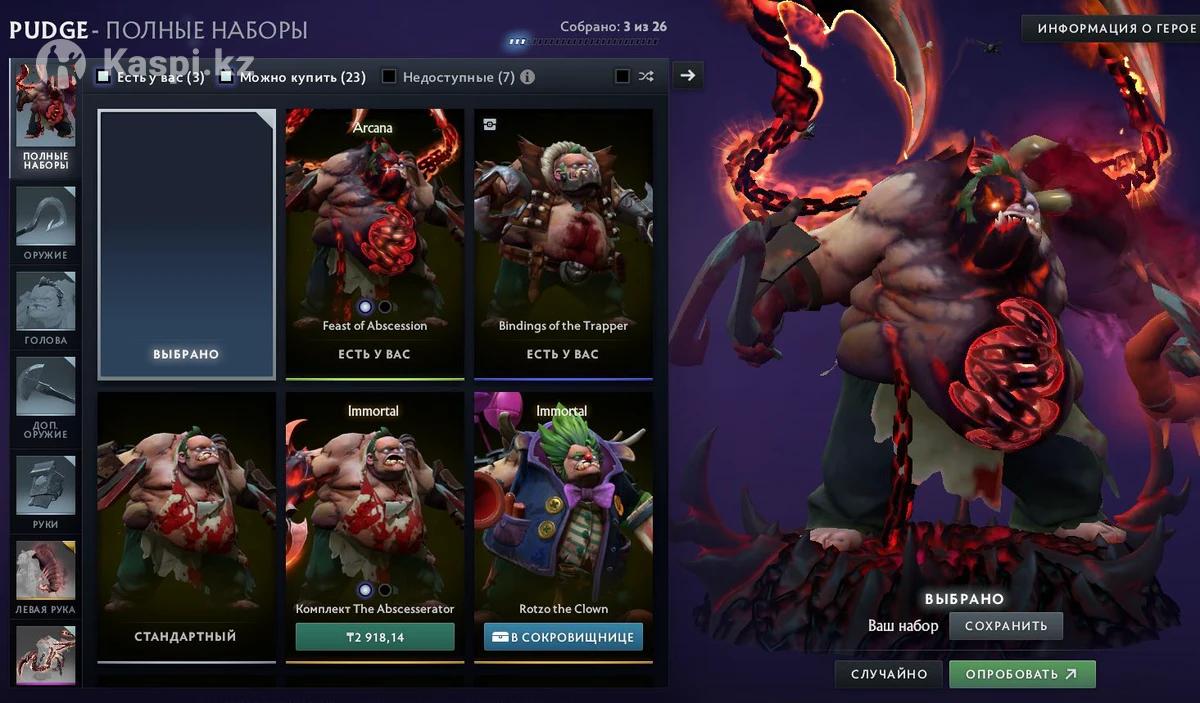The width and height of the screenshot is (1200, 703).
Task: Choose the Bindings of the Trapper set
Action: [x=563, y=240]
